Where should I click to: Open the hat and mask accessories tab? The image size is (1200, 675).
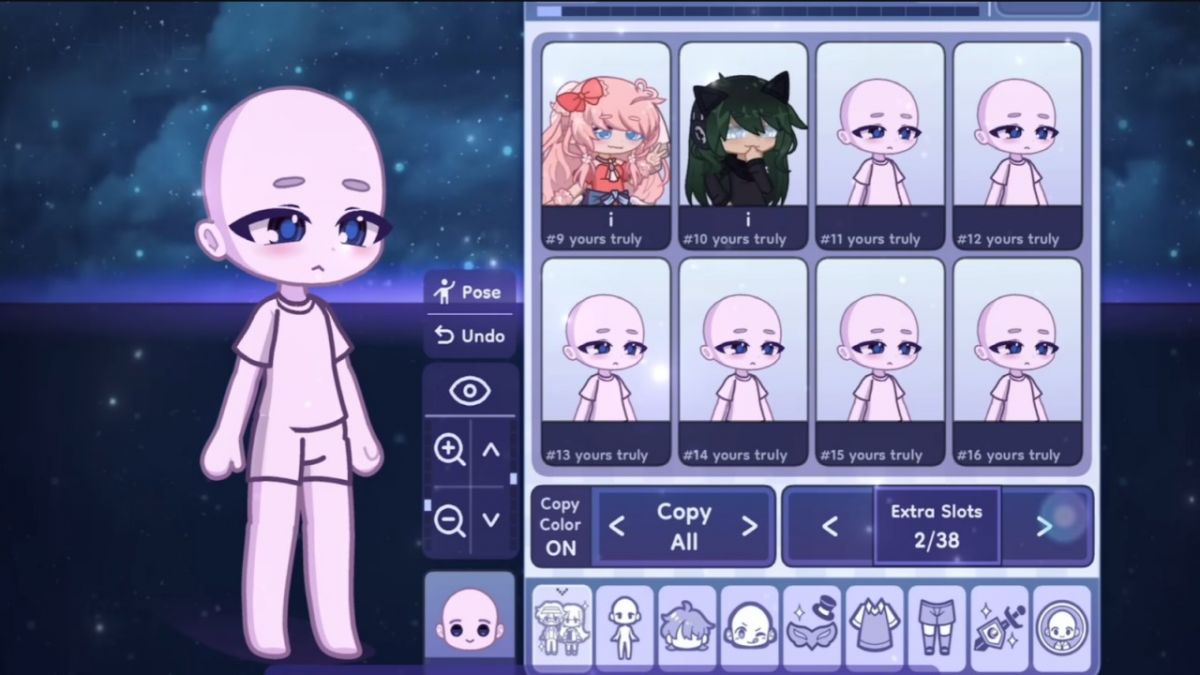(812, 628)
